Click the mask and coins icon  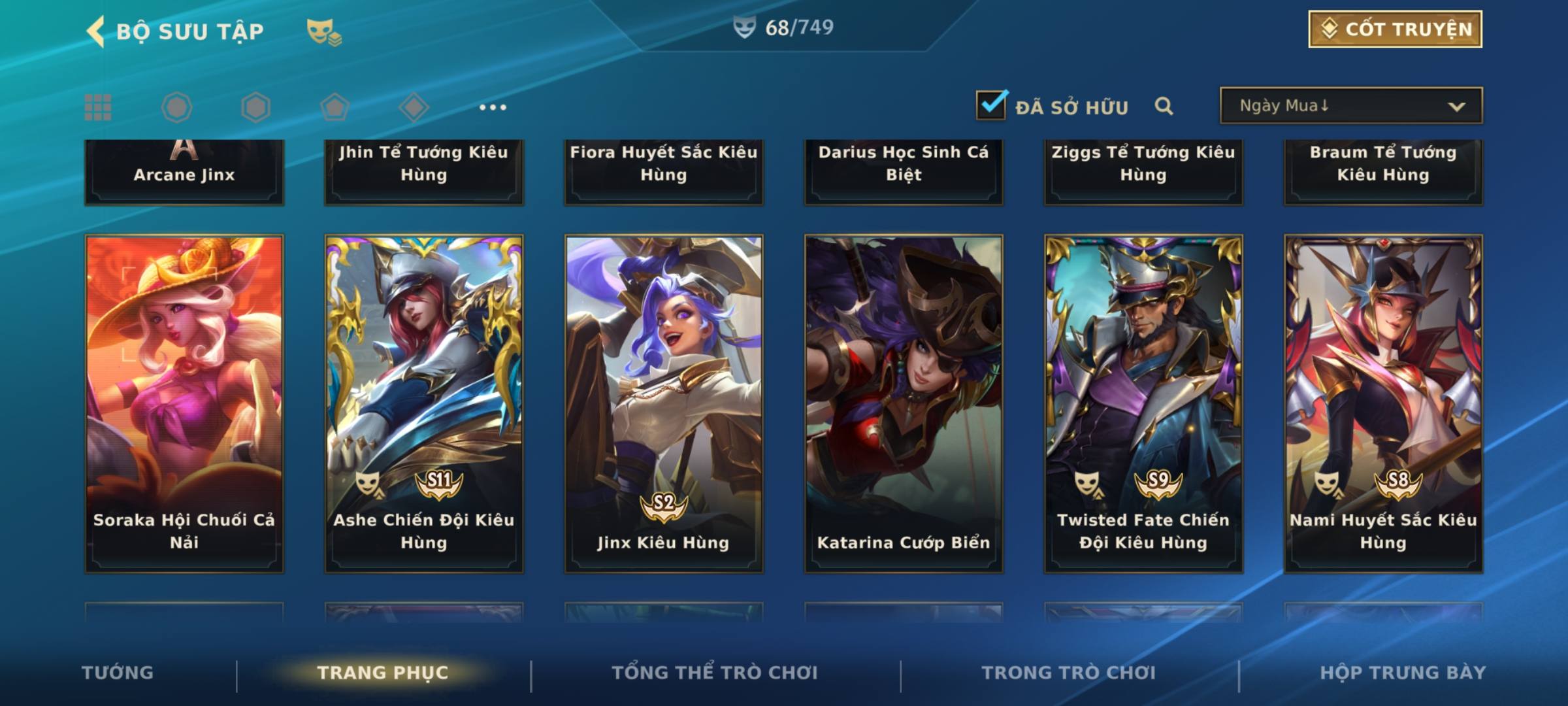(324, 31)
